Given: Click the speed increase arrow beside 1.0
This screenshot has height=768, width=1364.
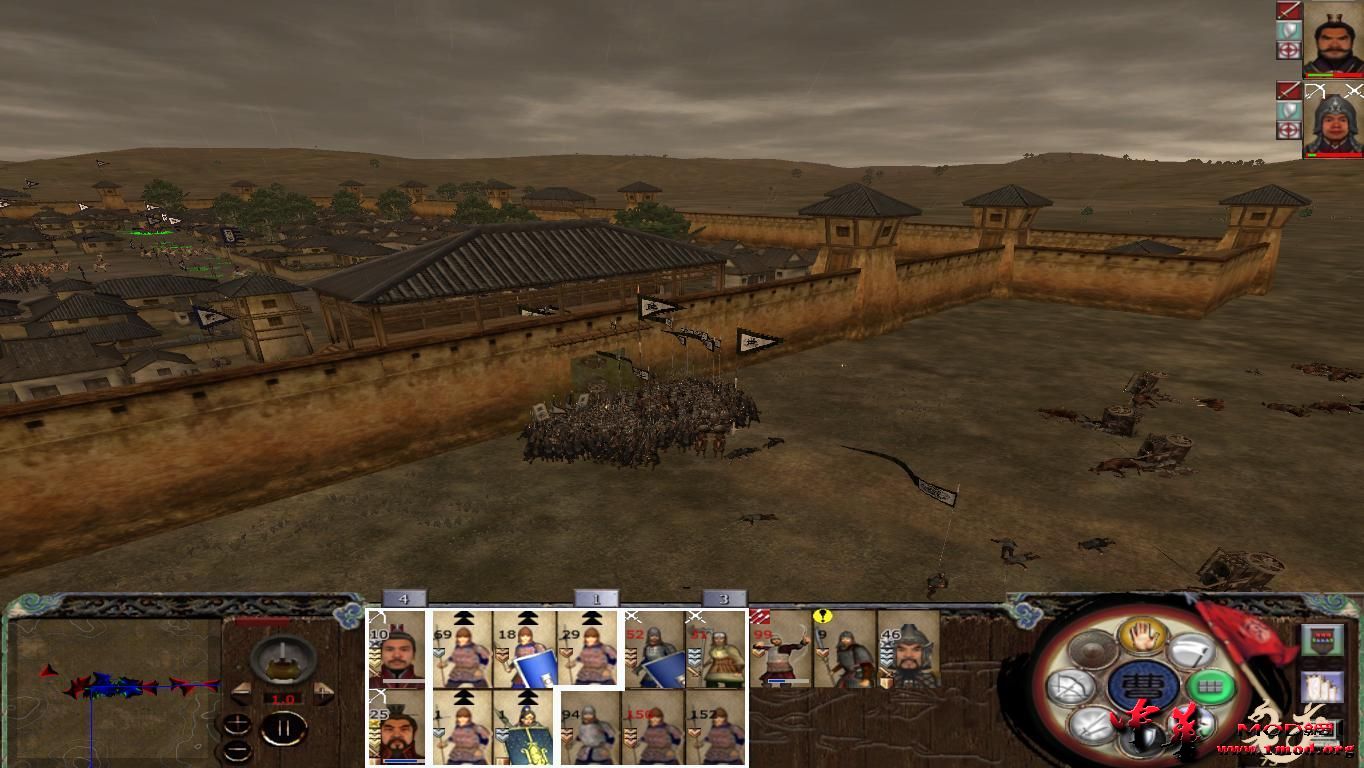Looking at the screenshot, I should click(x=322, y=693).
